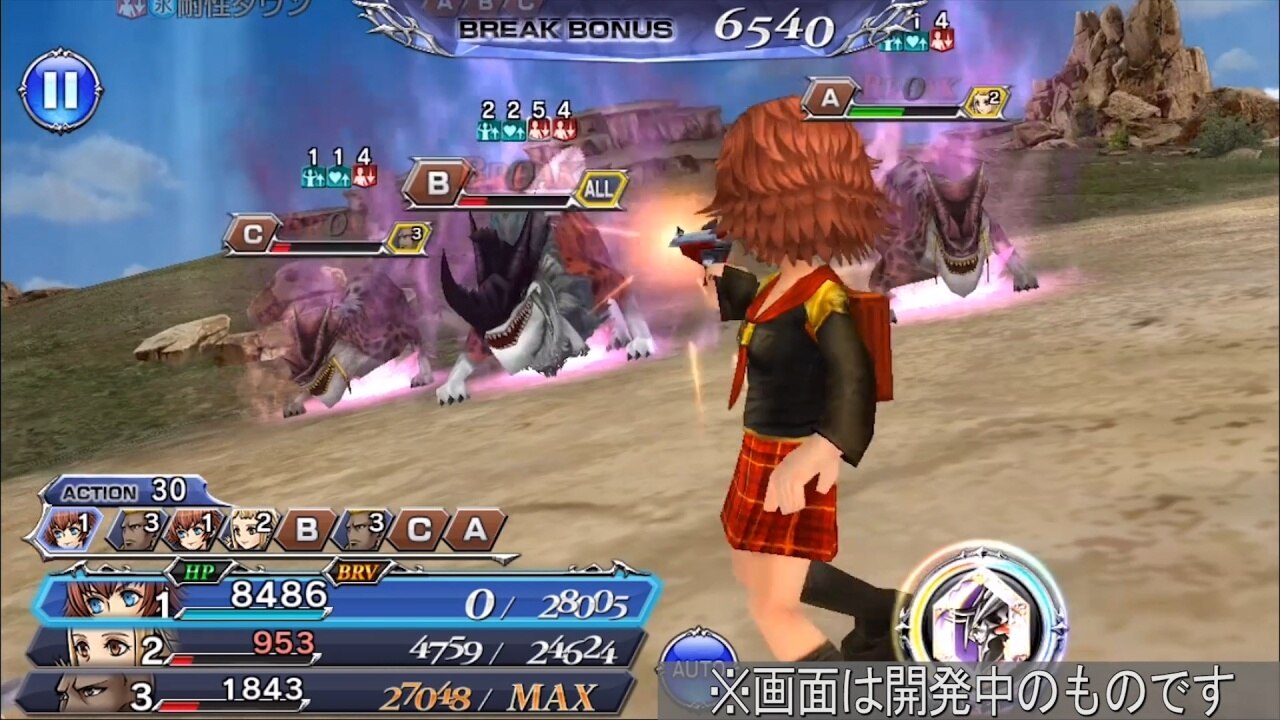The image size is (1280, 720).
Task: Target enemy C with its hexagon marker
Action: click(x=251, y=231)
